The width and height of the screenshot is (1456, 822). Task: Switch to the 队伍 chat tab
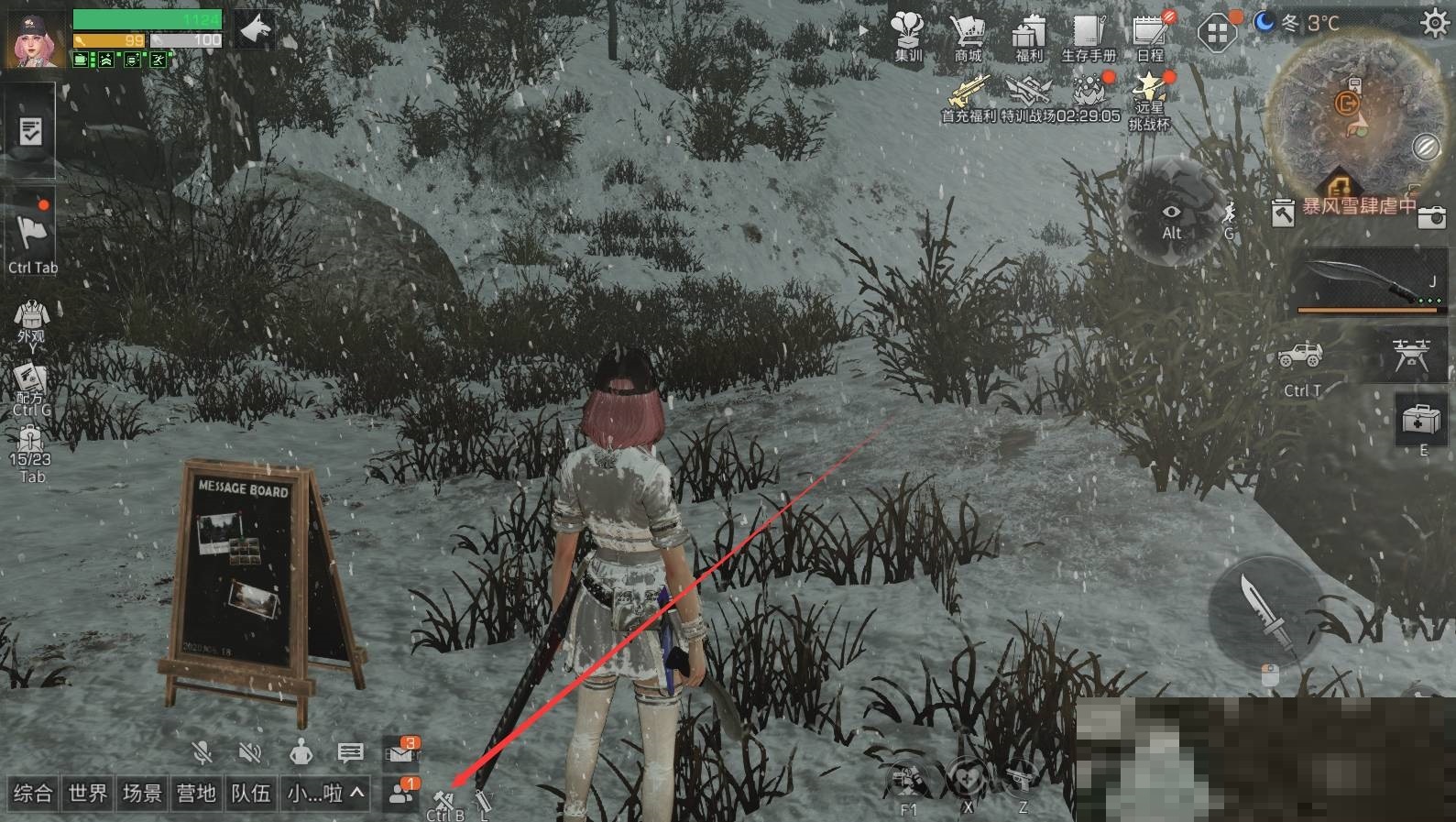click(x=250, y=794)
